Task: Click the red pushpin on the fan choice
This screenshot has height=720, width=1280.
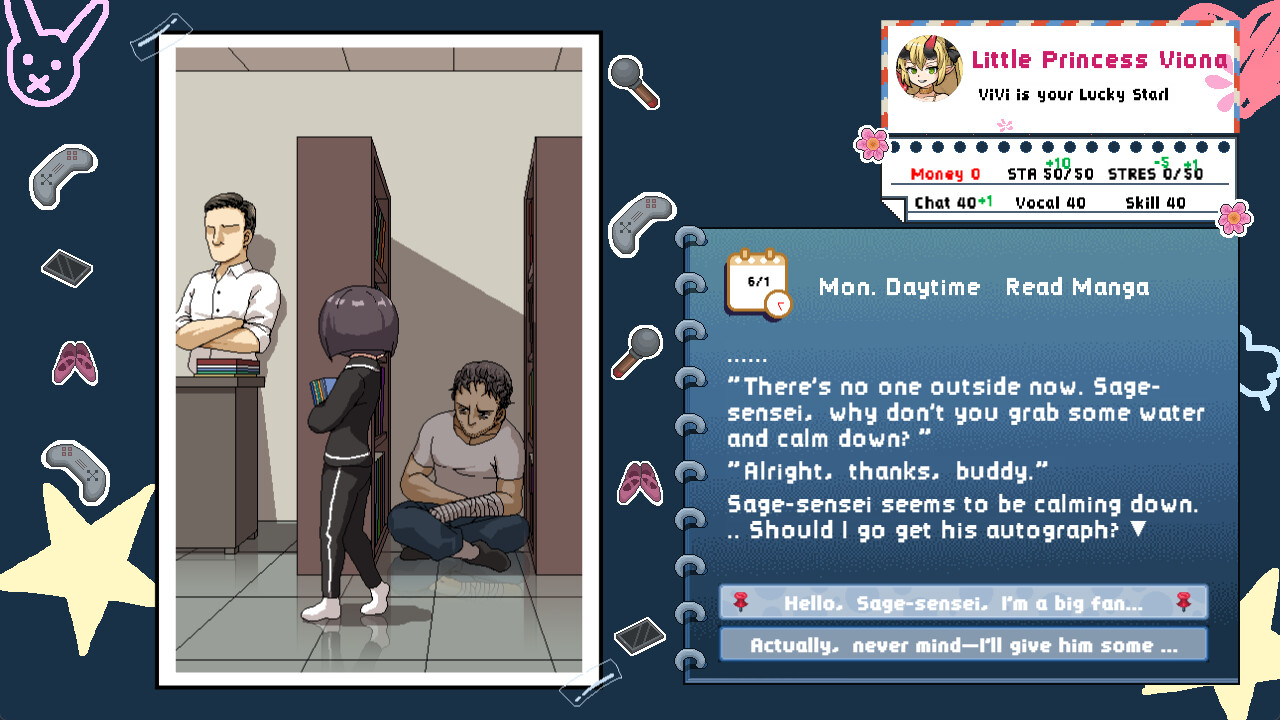Action: point(740,601)
